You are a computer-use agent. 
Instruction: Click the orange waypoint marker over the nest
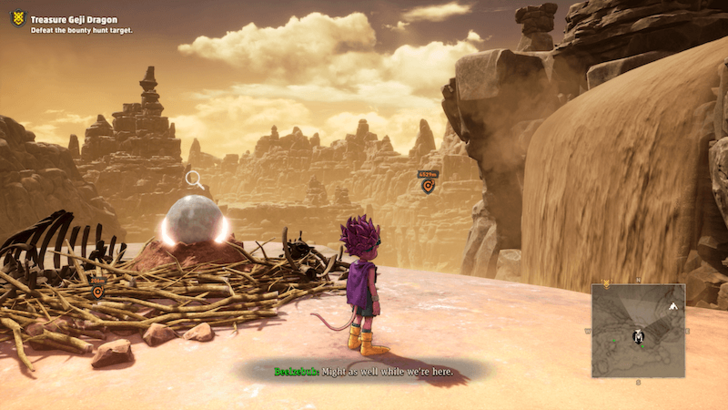click(x=98, y=292)
